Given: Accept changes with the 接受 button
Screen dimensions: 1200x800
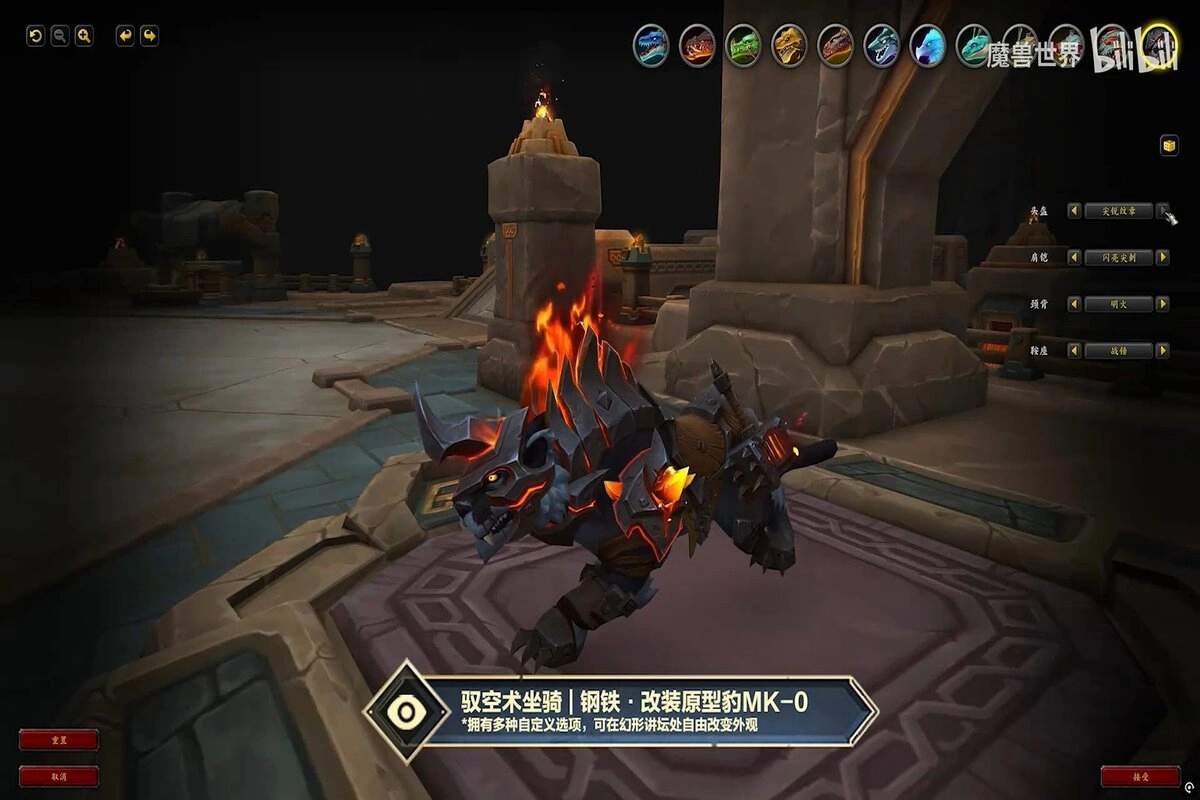Looking at the screenshot, I should [x=1140, y=776].
